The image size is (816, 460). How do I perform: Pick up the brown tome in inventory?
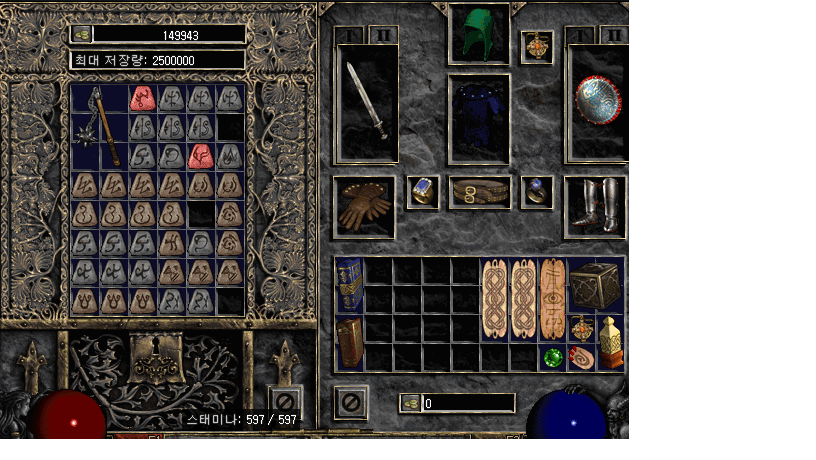(349, 343)
